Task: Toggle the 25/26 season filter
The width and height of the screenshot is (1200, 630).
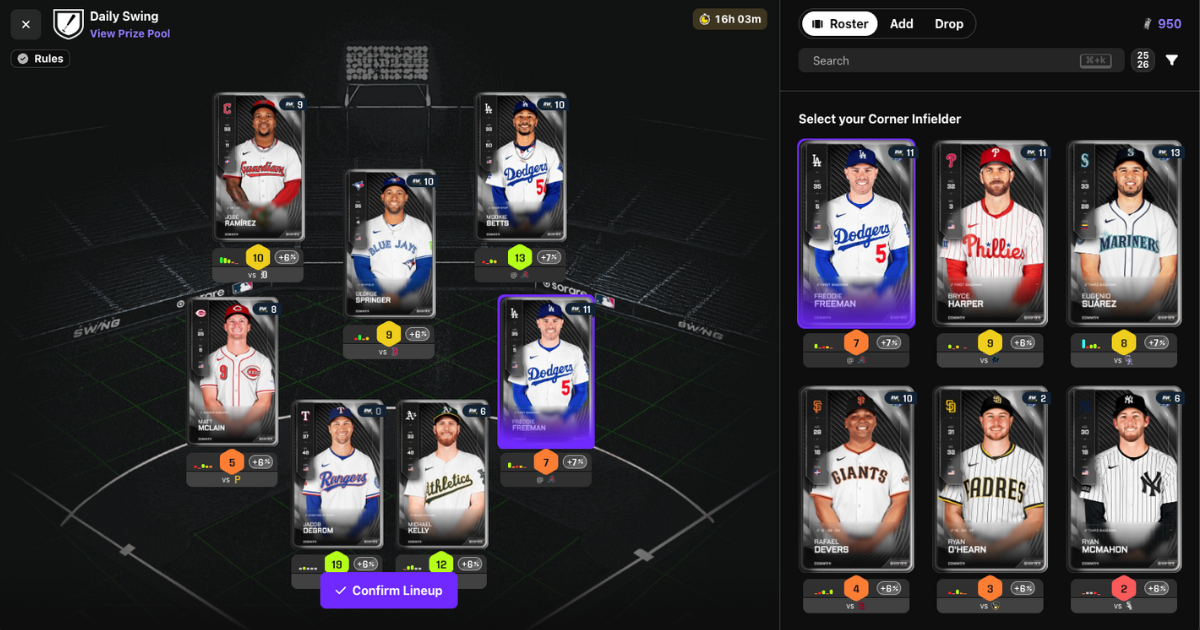Action: (x=1143, y=60)
